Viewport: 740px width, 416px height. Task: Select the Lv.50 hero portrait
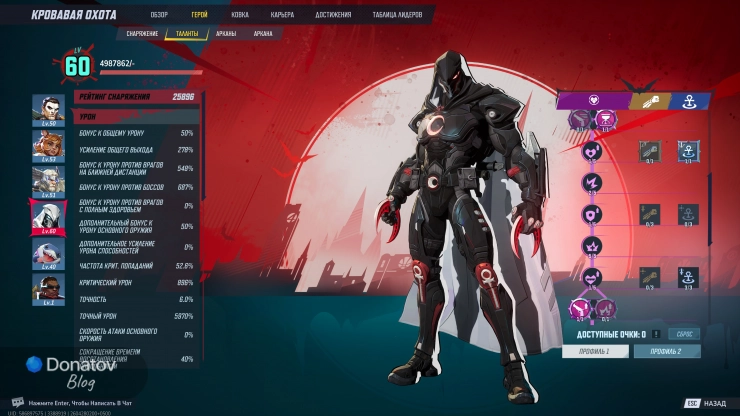pyautogui.click(x=48, y=109)
